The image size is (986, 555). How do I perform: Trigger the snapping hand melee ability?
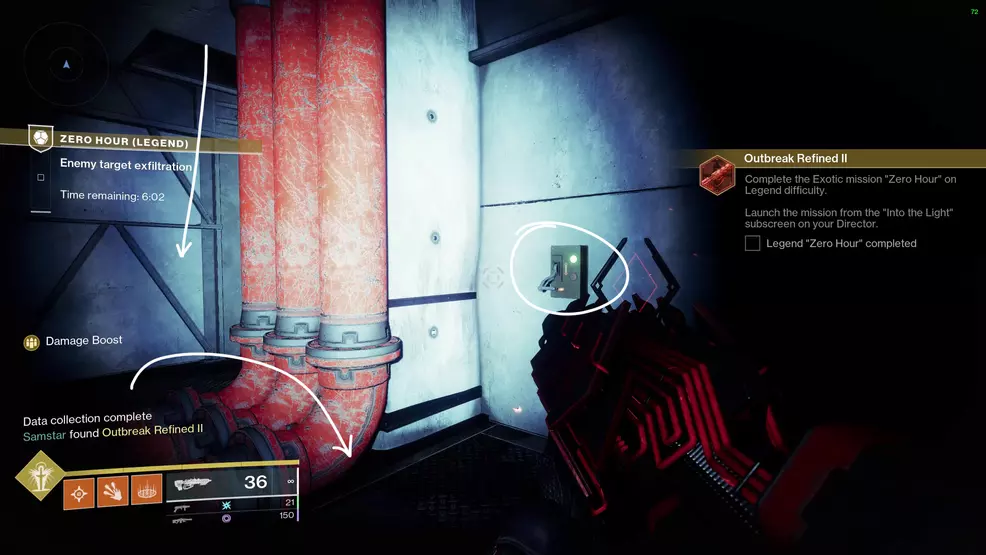point(113,490)
